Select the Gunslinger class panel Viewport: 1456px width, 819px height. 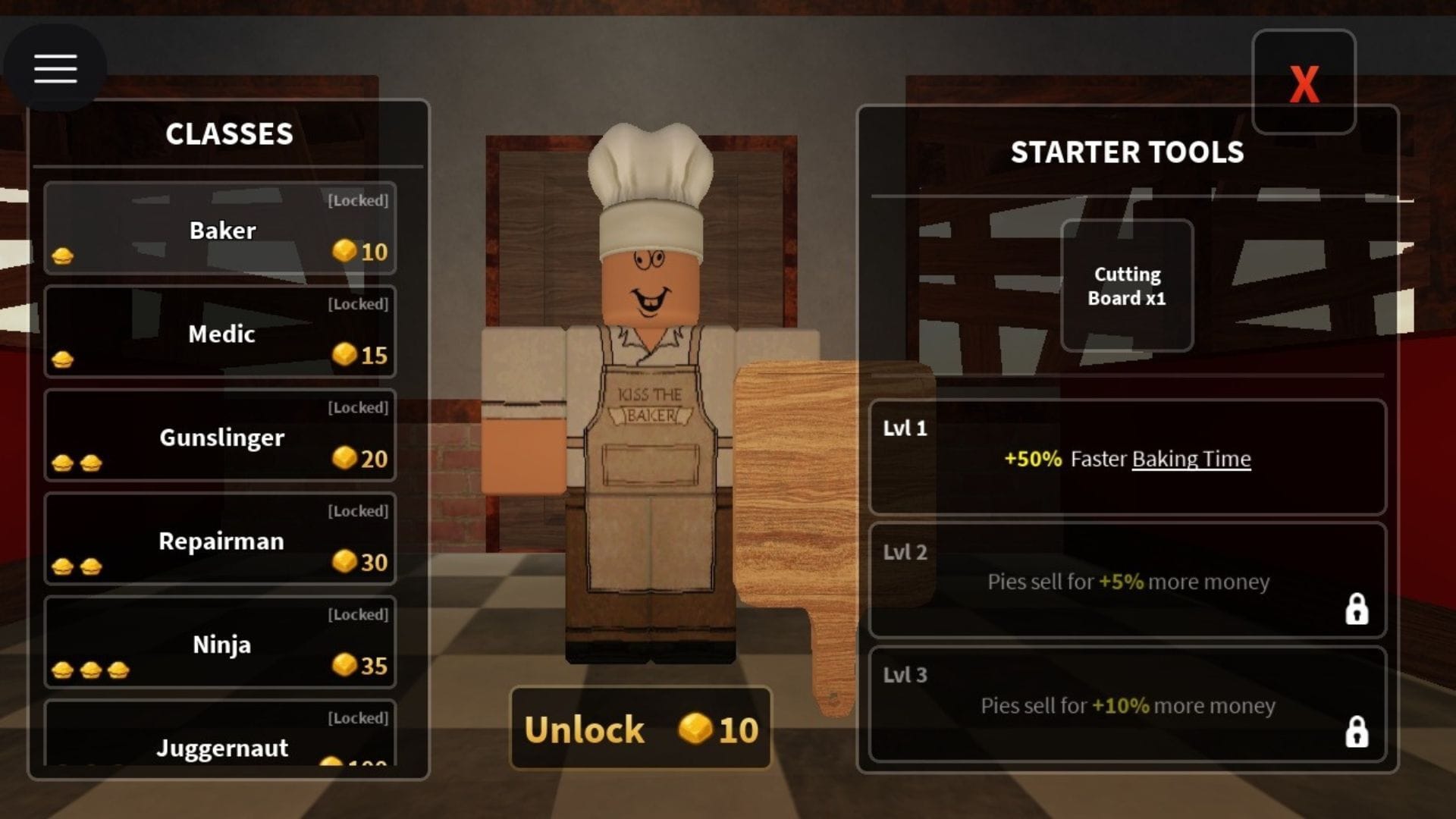point(220,437)
